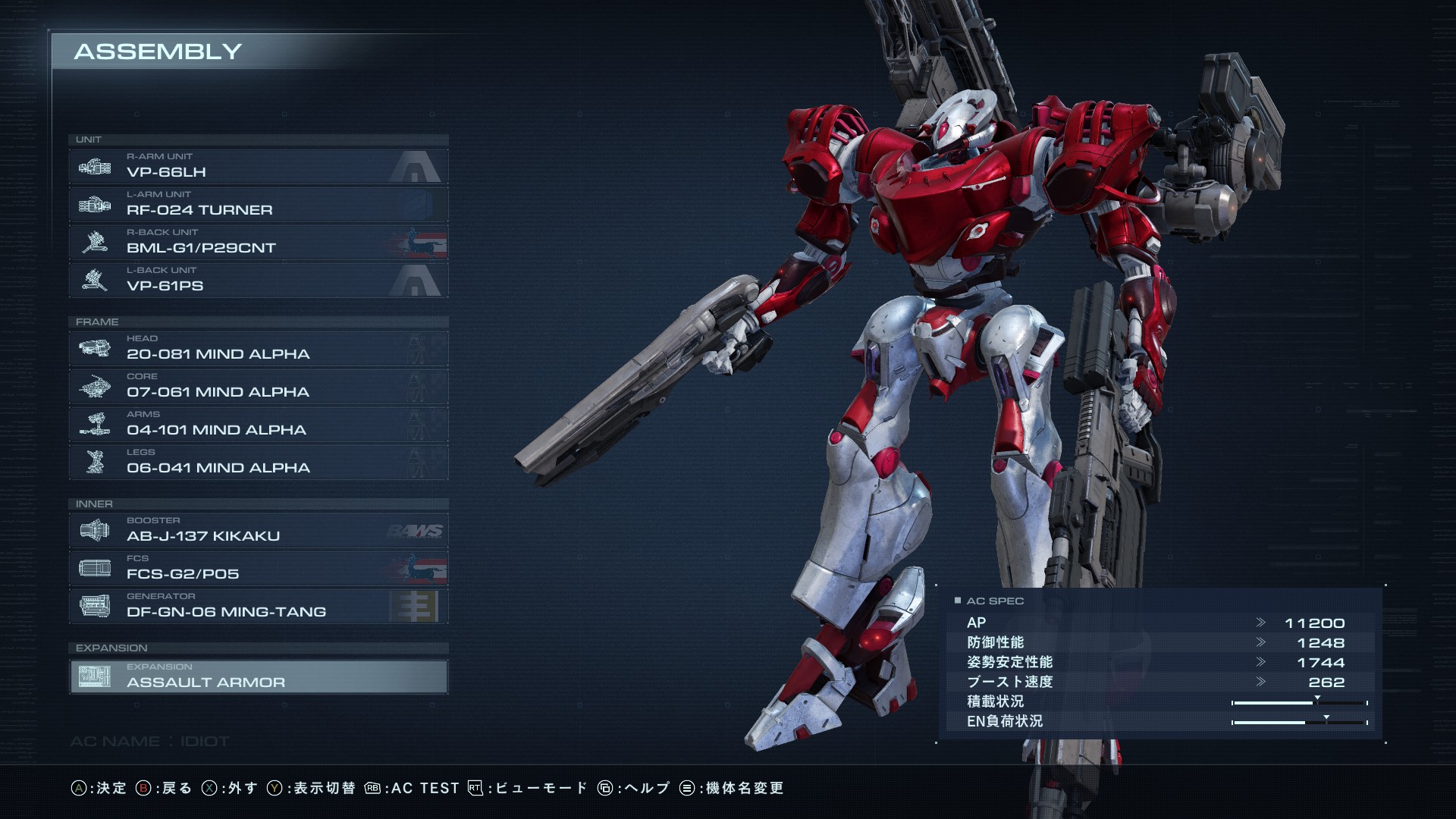This screenshot has width=1456, height=819.
Task: Open the LEGS 06-041 MIND ALPHA slot
Action: tap(258, 463)
